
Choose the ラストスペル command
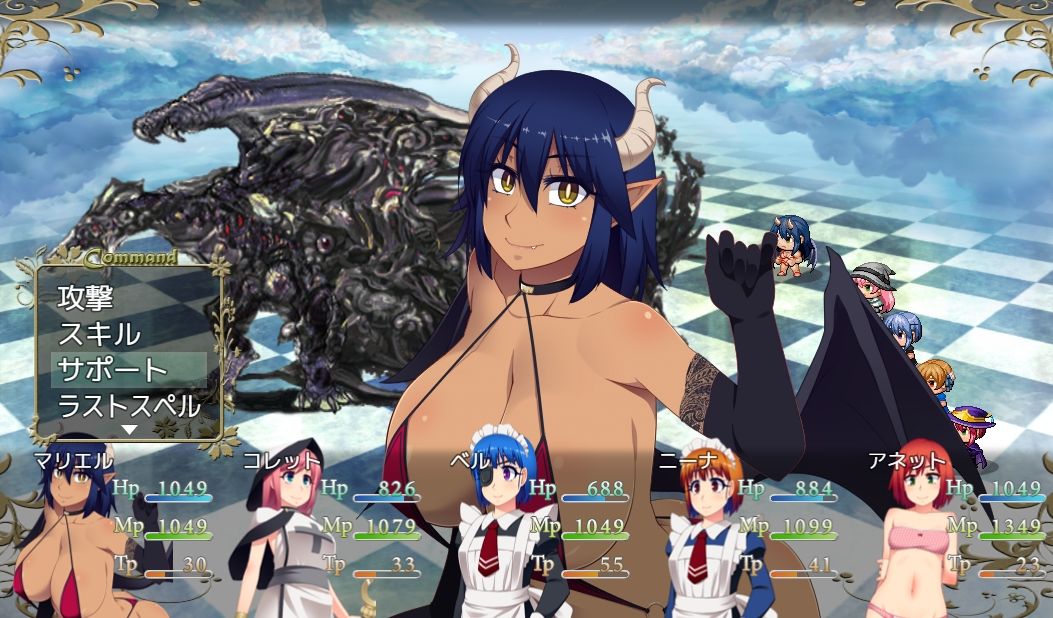pyautogui.click(x=128, y=406)
